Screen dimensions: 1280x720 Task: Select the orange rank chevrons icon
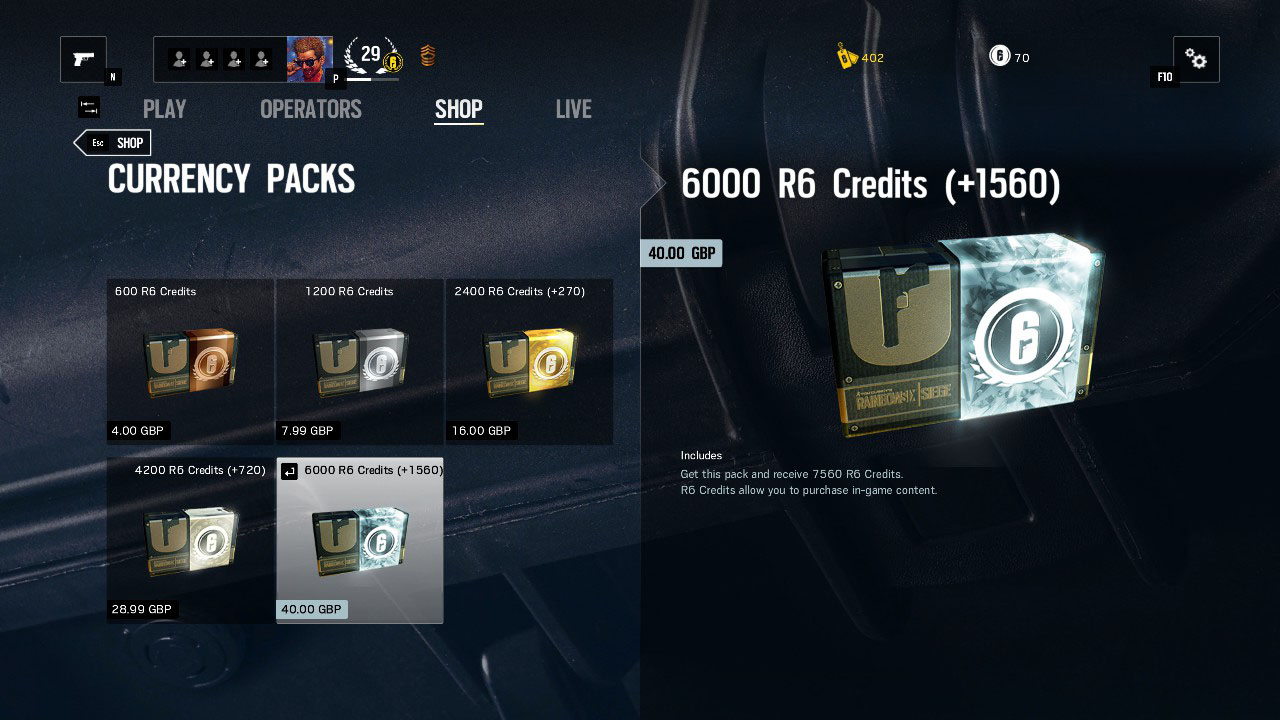[x=427, y=57]
